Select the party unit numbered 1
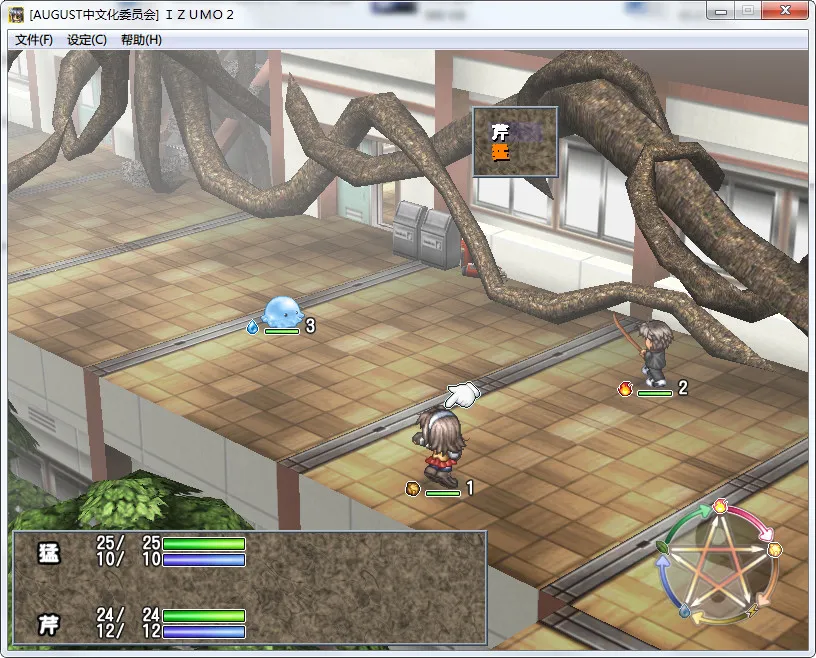 click(438, 440)
